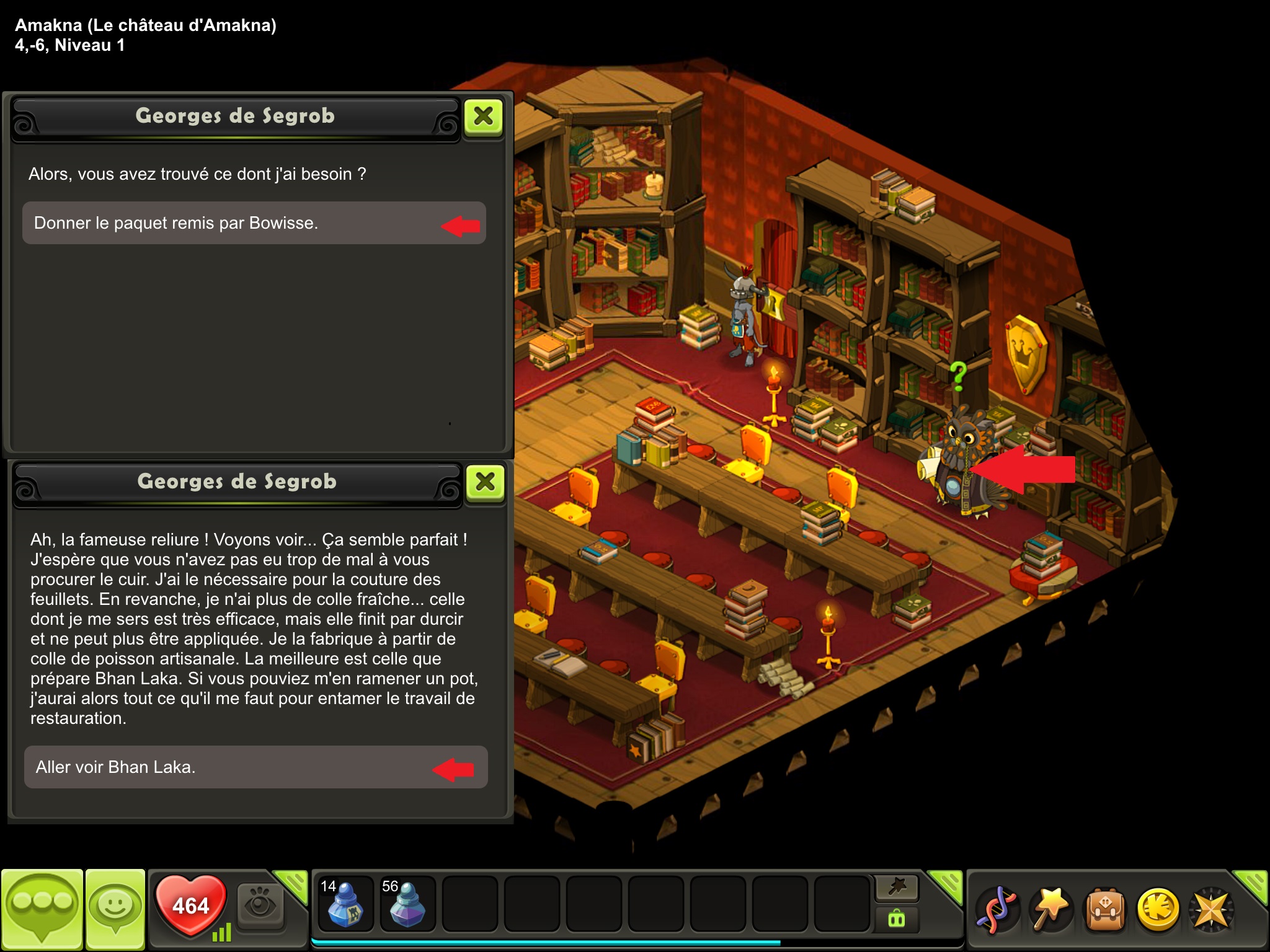Viewport: 1270px width, 952px height.
Task: Use the purple potion with 56 charges
Action: [407, 904]
